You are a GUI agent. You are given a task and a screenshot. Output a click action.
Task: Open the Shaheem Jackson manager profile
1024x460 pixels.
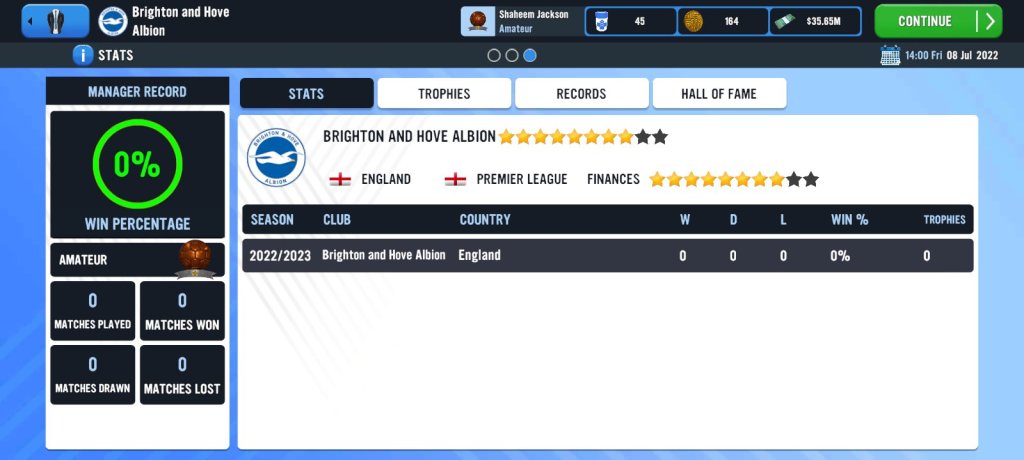tap(520, 21)
